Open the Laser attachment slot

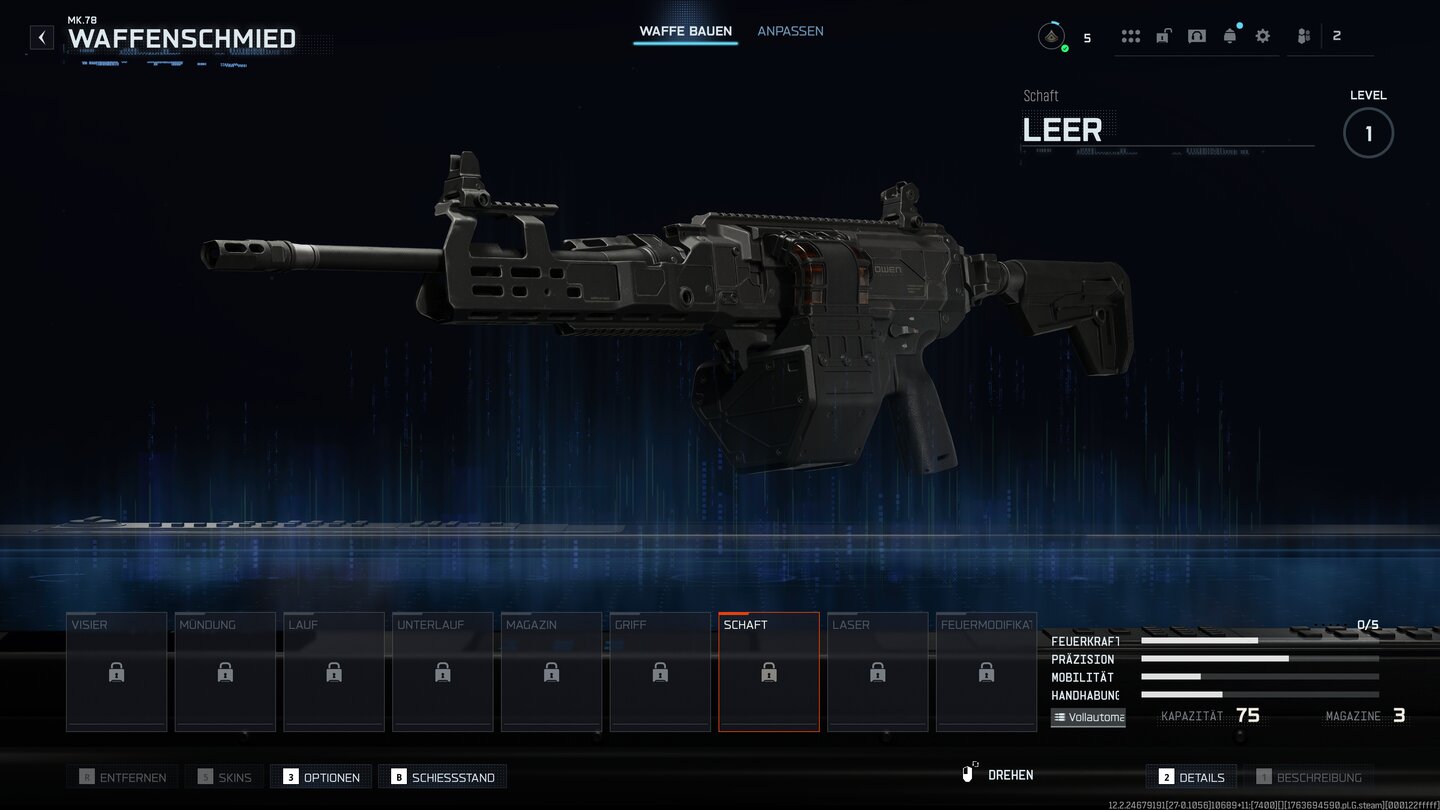pyautogui.click(x=878, y=672)
